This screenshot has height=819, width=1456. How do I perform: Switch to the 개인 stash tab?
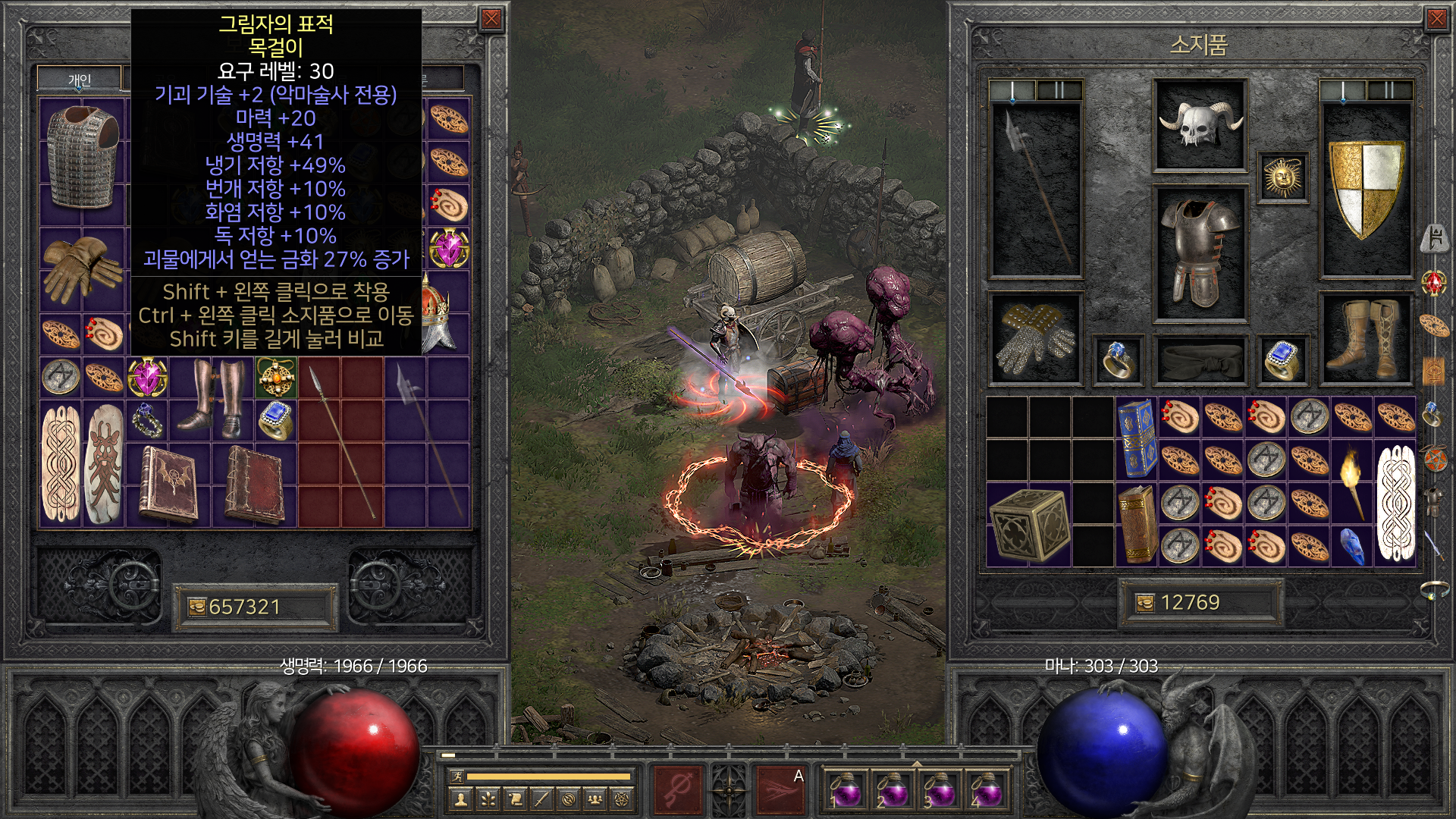pyautogui.click(x=80, y=80)
